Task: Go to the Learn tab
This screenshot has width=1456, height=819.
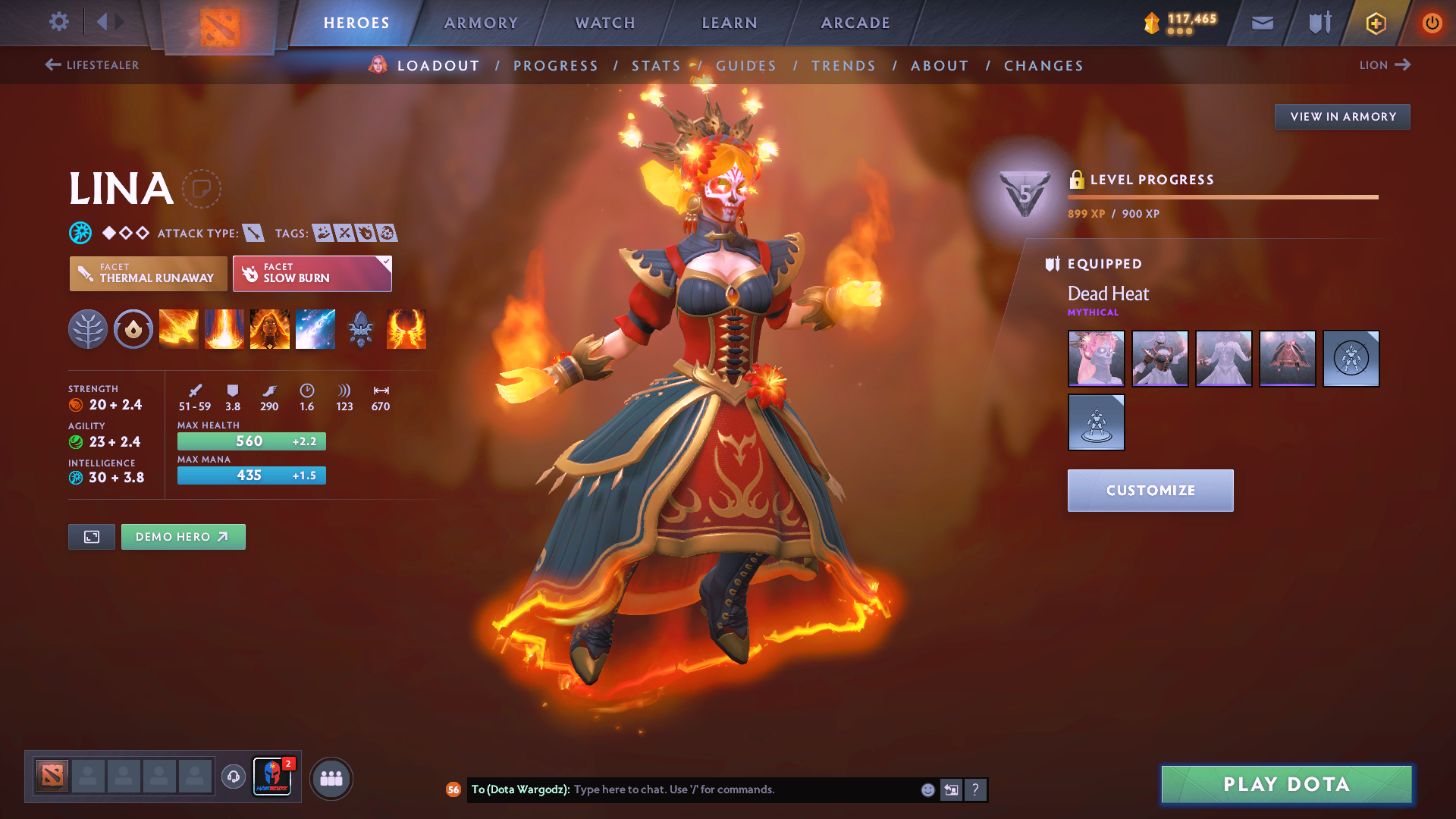Action: pyautogui.click(x=730, y=23)
